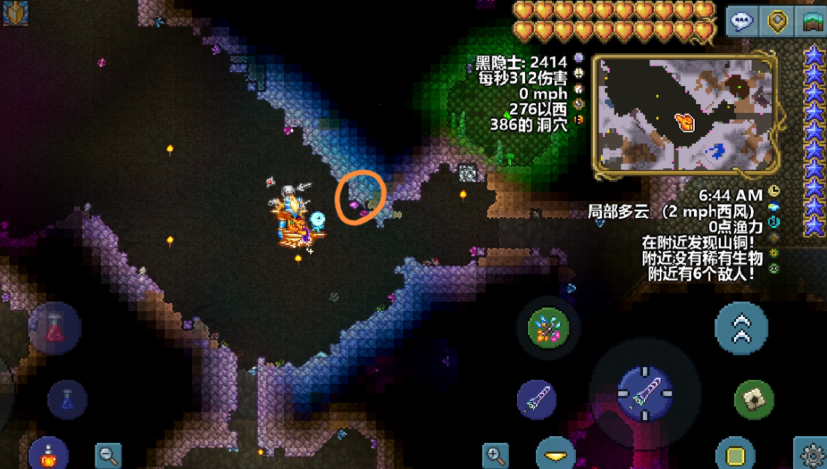Viewport: 827px width, 469px height.
Task: Open settings with the gear icon
Action: (x=810, y=453)
